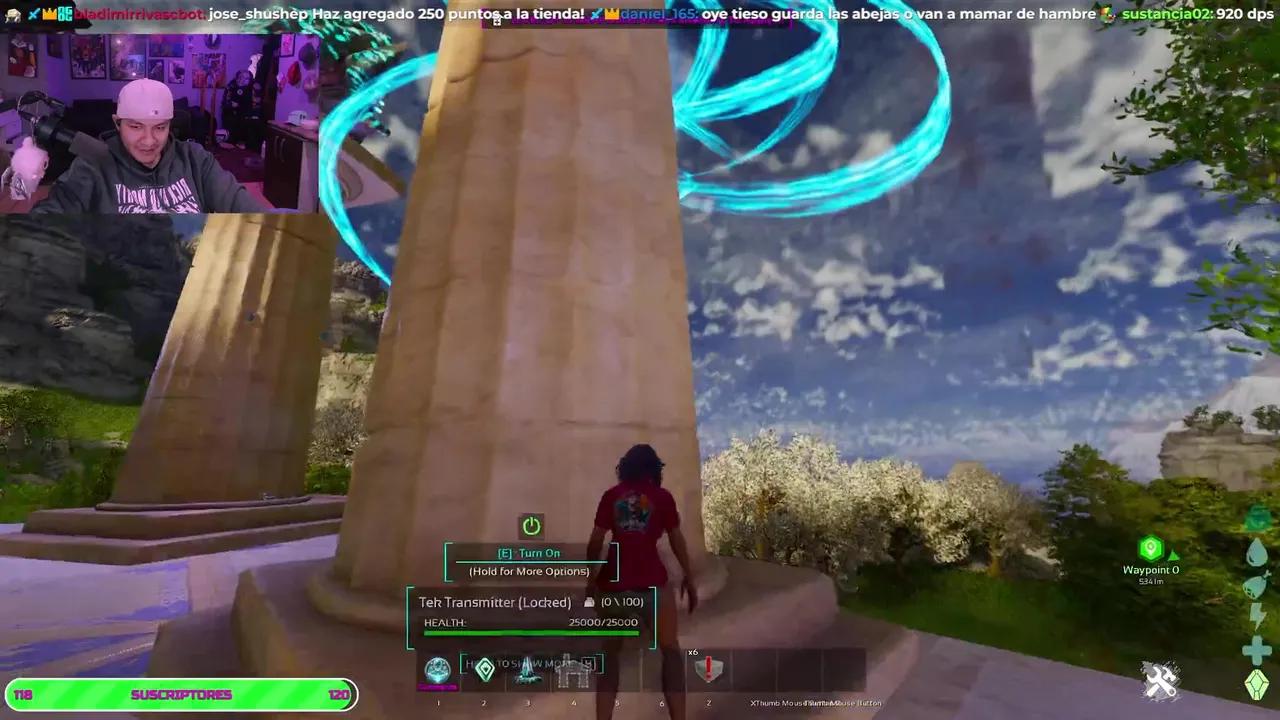
Task: Select the glowing orb item in hotbar slot 1
Action: 438,670
